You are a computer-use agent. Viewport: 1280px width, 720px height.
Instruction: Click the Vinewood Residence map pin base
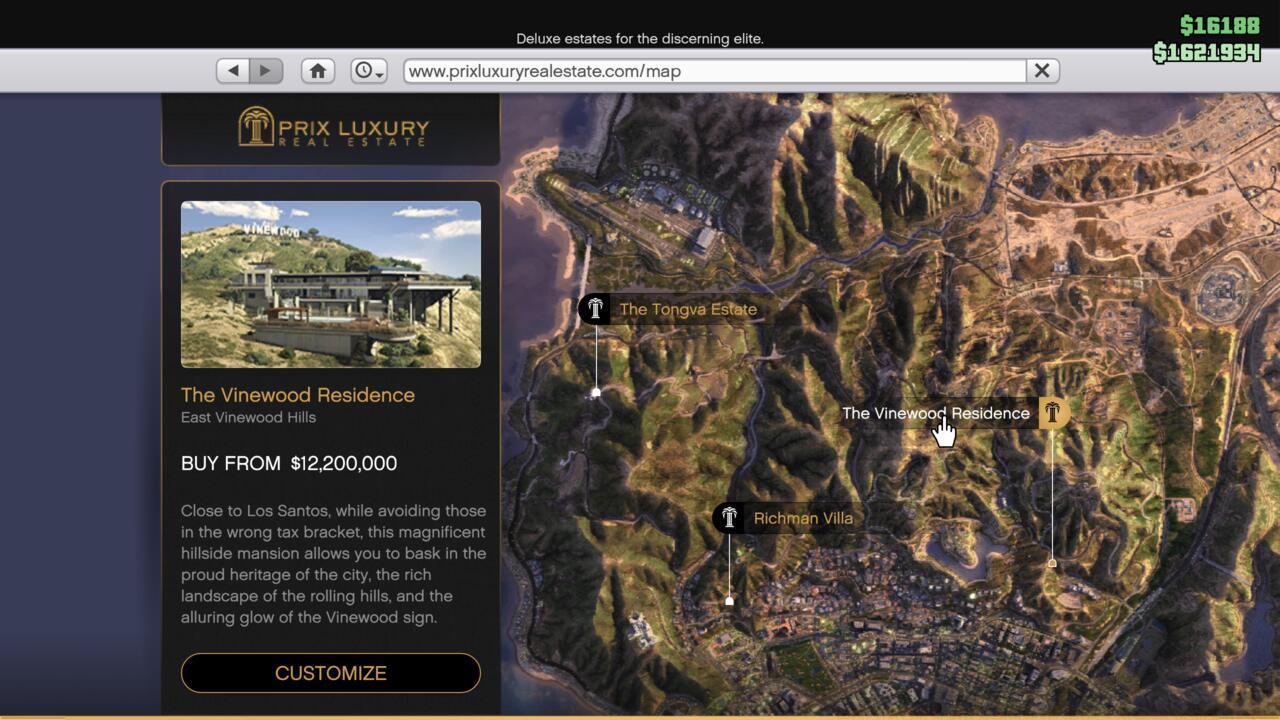click(1055, 563)
